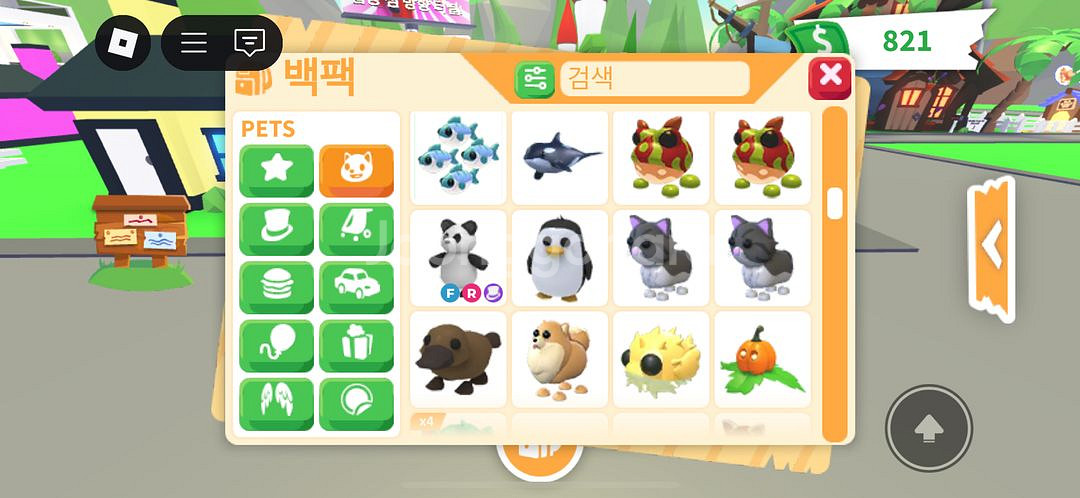Screen dimensions: 1080x498
Task: Select the panda pet with F R badges
Action: click(x=458, y=257)
